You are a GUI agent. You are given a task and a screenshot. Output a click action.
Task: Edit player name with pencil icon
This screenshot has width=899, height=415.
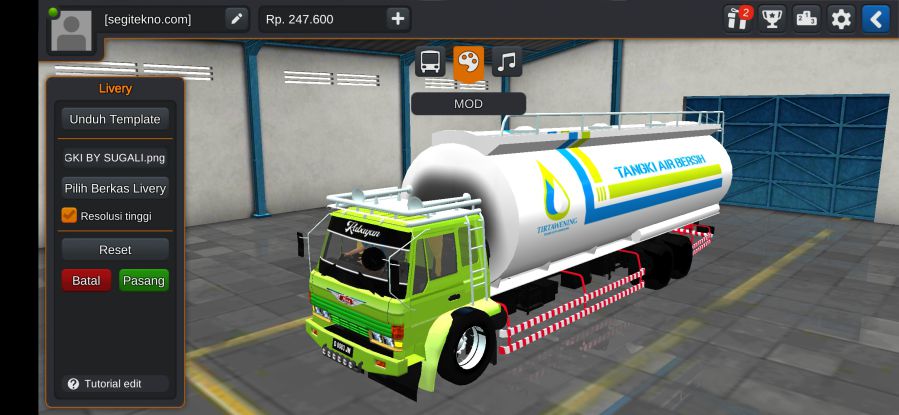point(236,19)
